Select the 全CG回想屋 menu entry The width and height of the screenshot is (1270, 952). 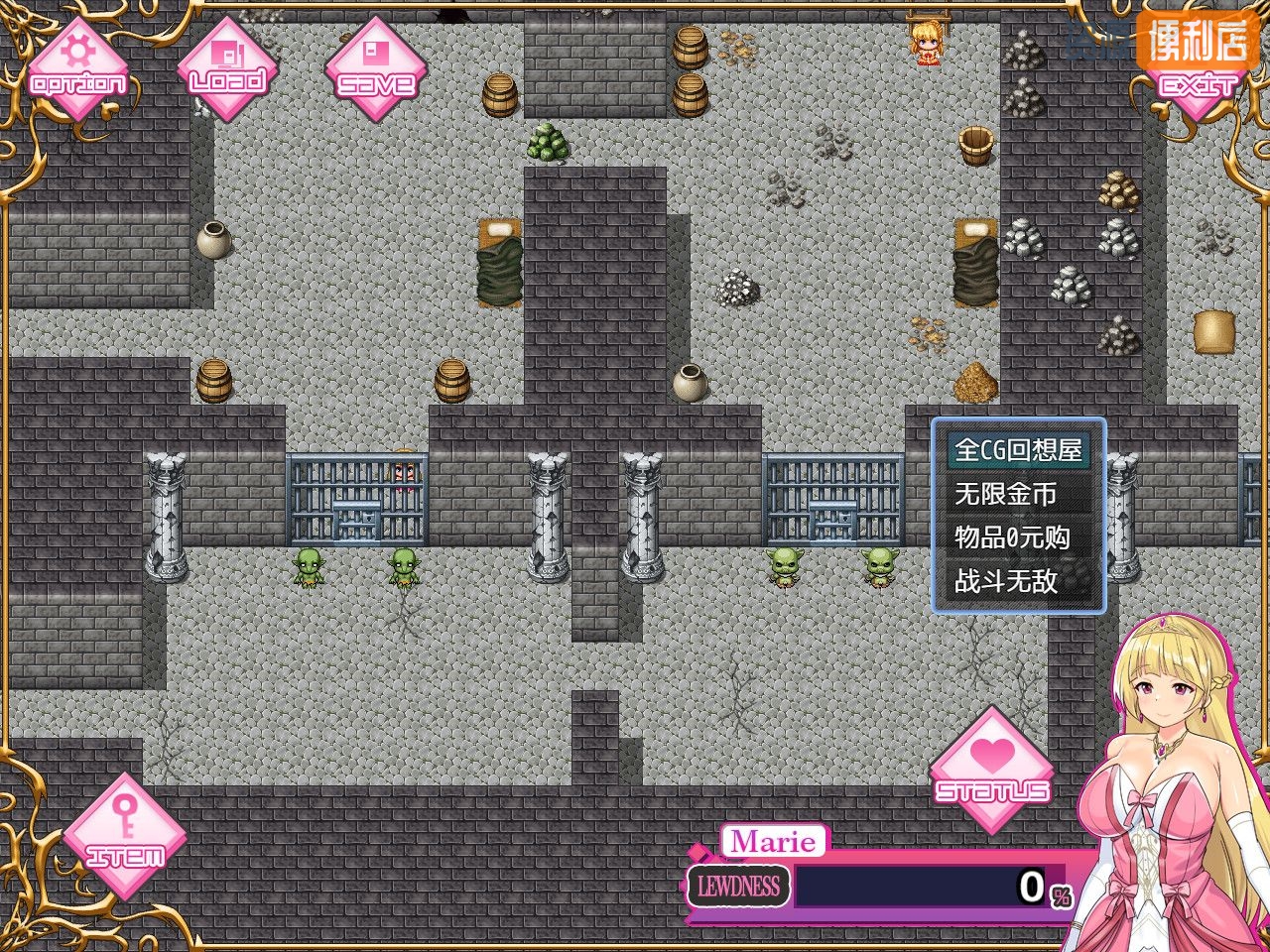coord(1018,450)
